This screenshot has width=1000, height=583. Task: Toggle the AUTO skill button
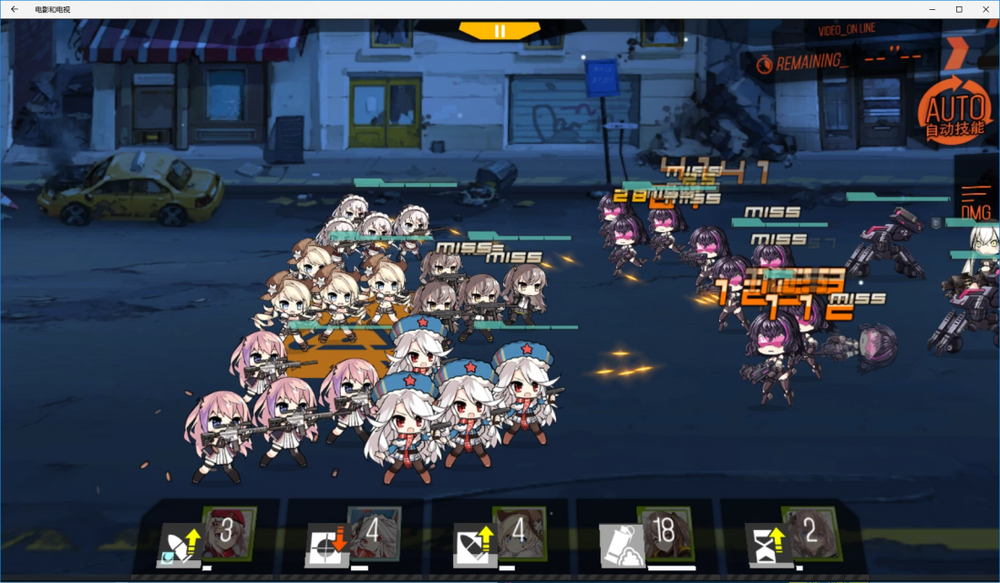(953, 109)
